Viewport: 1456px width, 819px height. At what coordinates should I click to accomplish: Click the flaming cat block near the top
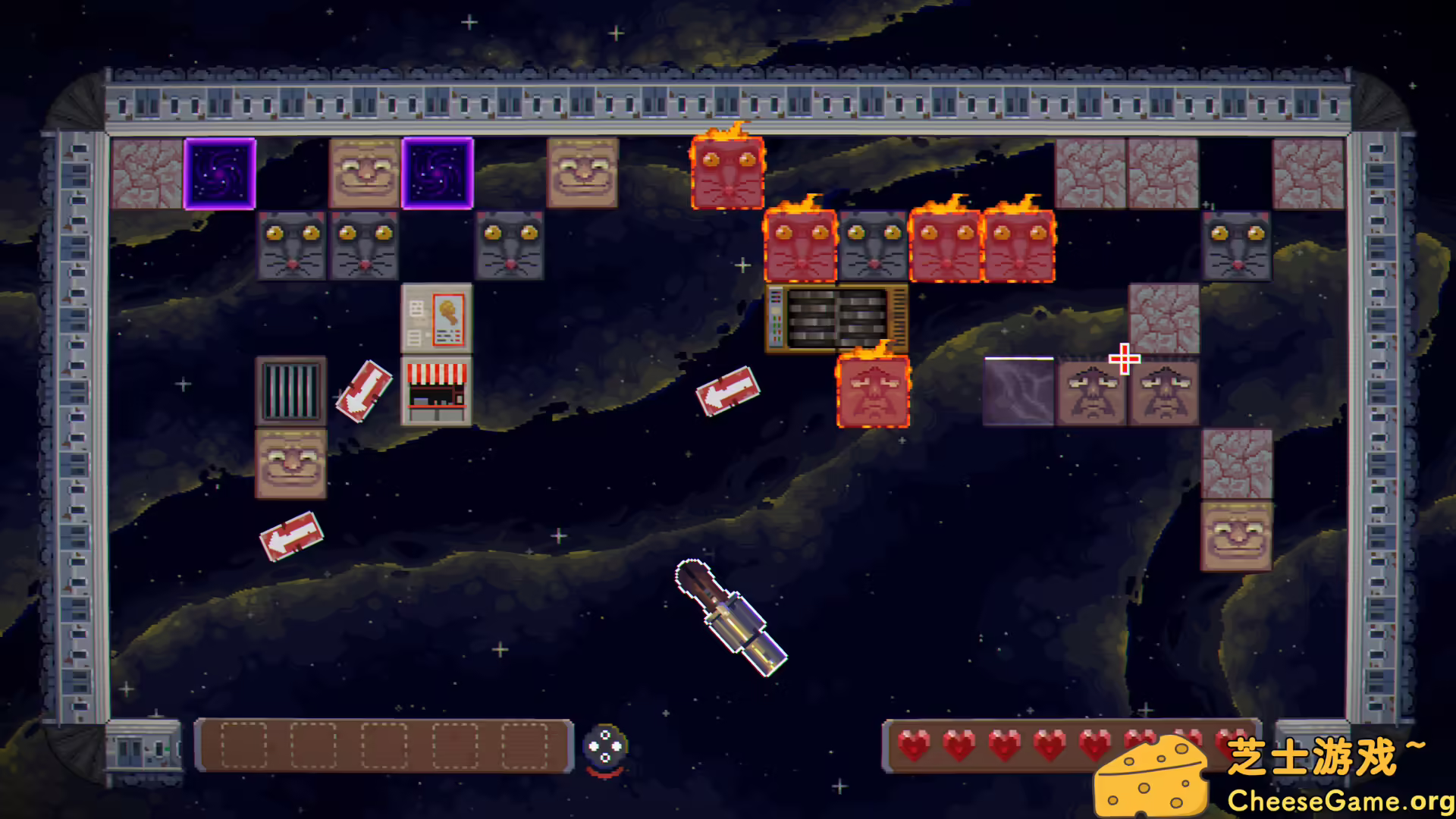point(728,173)
